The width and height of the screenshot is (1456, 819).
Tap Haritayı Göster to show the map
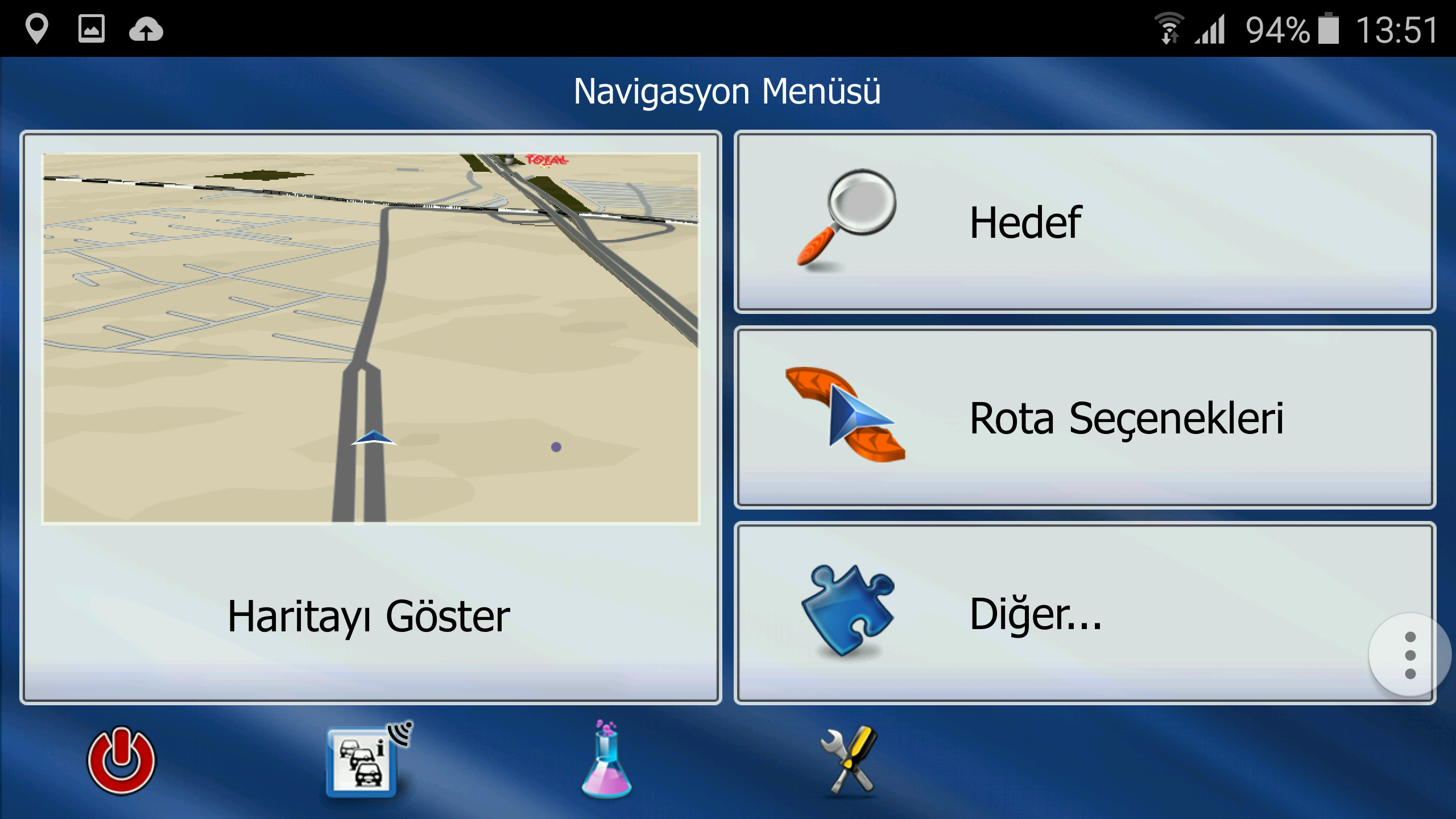coord(370,617)
